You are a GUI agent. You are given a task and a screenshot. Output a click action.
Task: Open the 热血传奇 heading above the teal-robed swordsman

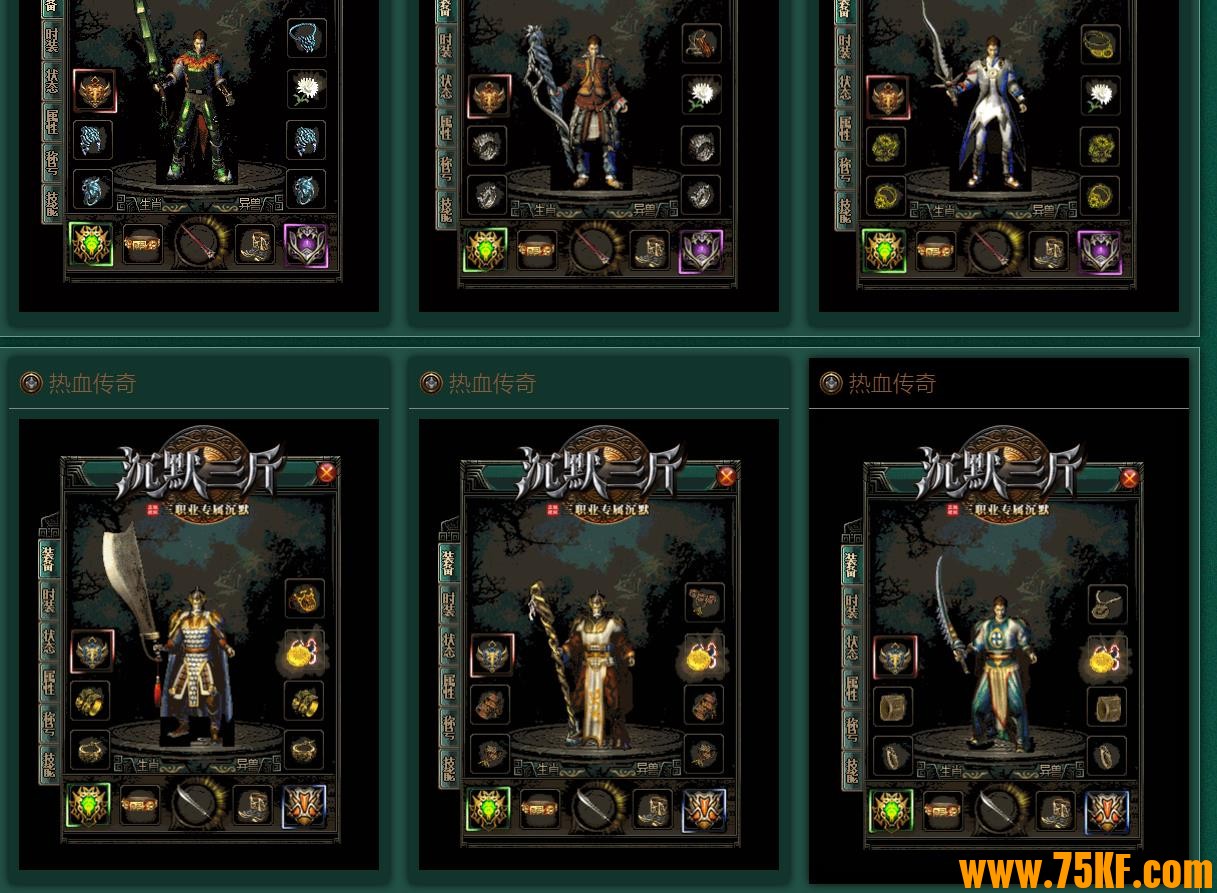pos(892,383)
